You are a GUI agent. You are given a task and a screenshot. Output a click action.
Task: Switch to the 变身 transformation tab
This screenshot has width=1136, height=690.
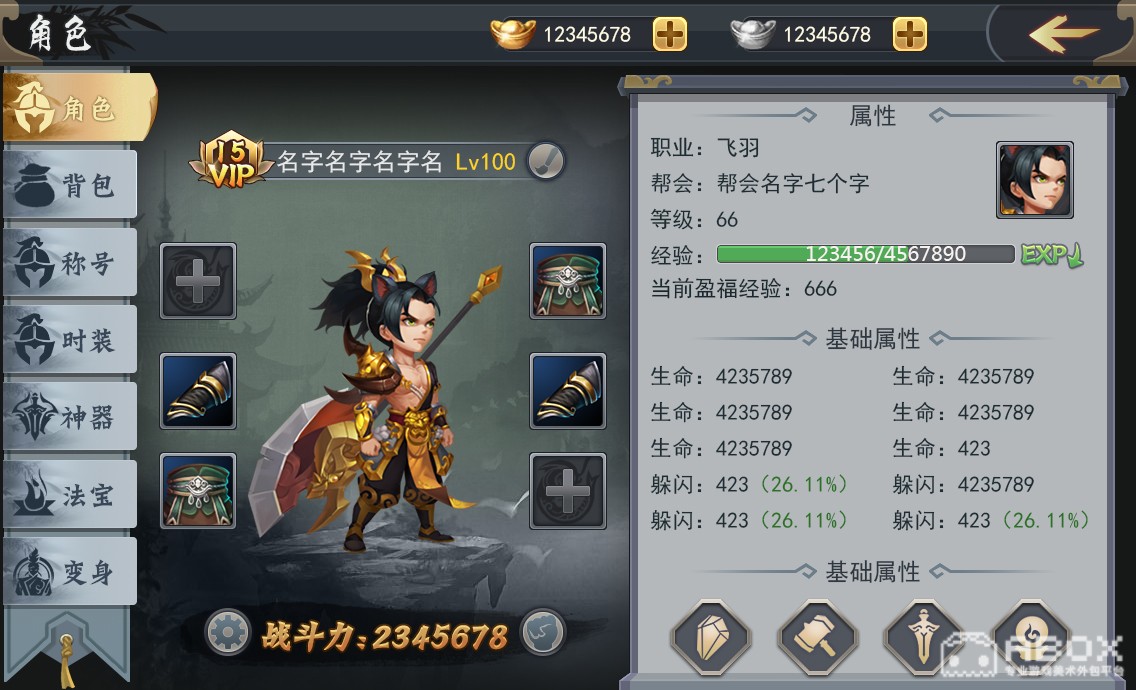[70, 573]
